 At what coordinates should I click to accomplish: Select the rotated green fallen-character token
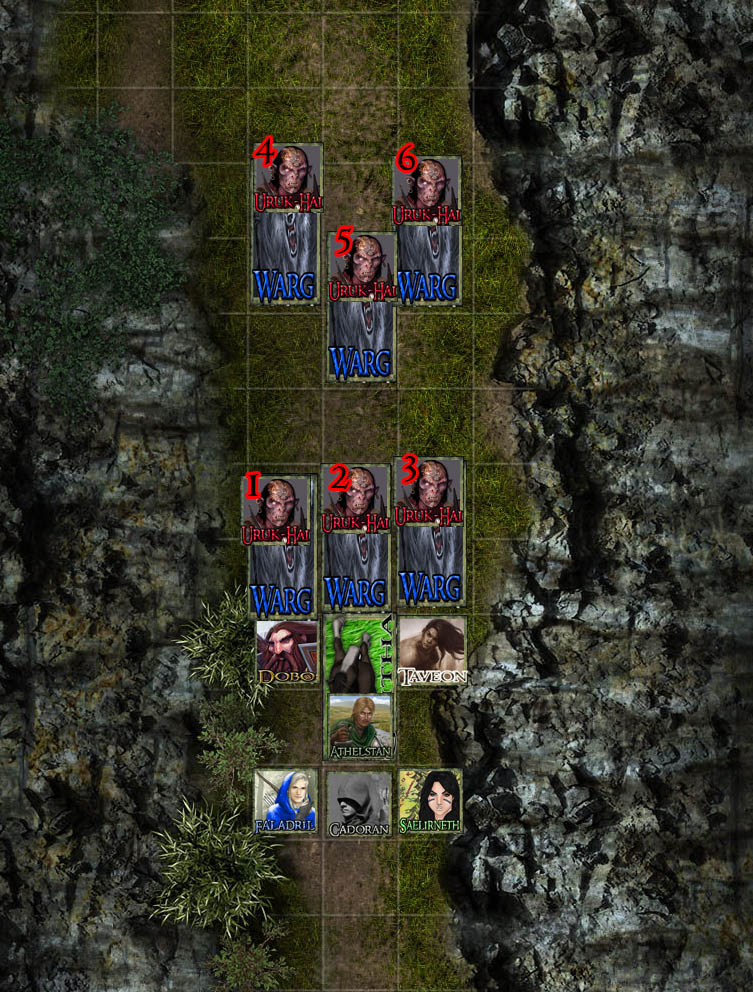(x=359, y=650)
